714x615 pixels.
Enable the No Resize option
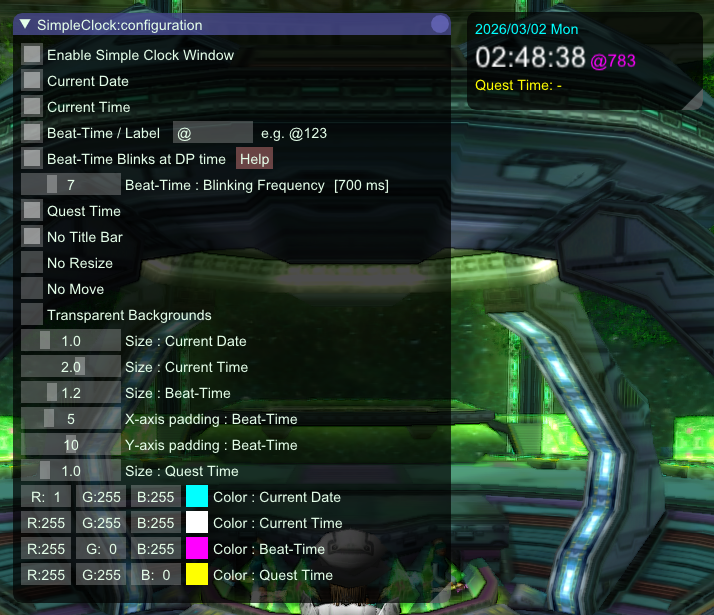coord(32,263)
